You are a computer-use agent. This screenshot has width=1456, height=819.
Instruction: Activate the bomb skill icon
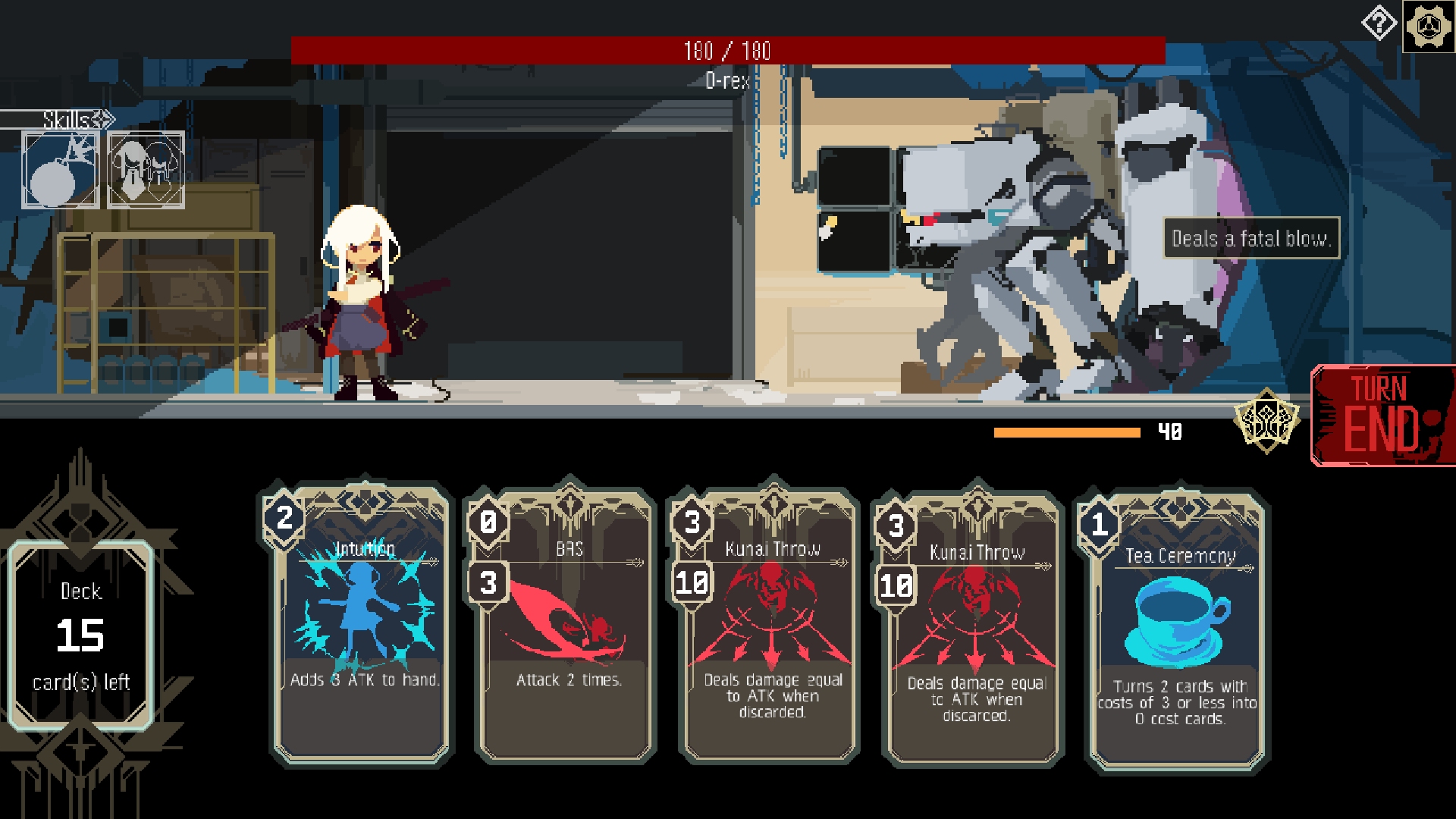coord(61,170)
